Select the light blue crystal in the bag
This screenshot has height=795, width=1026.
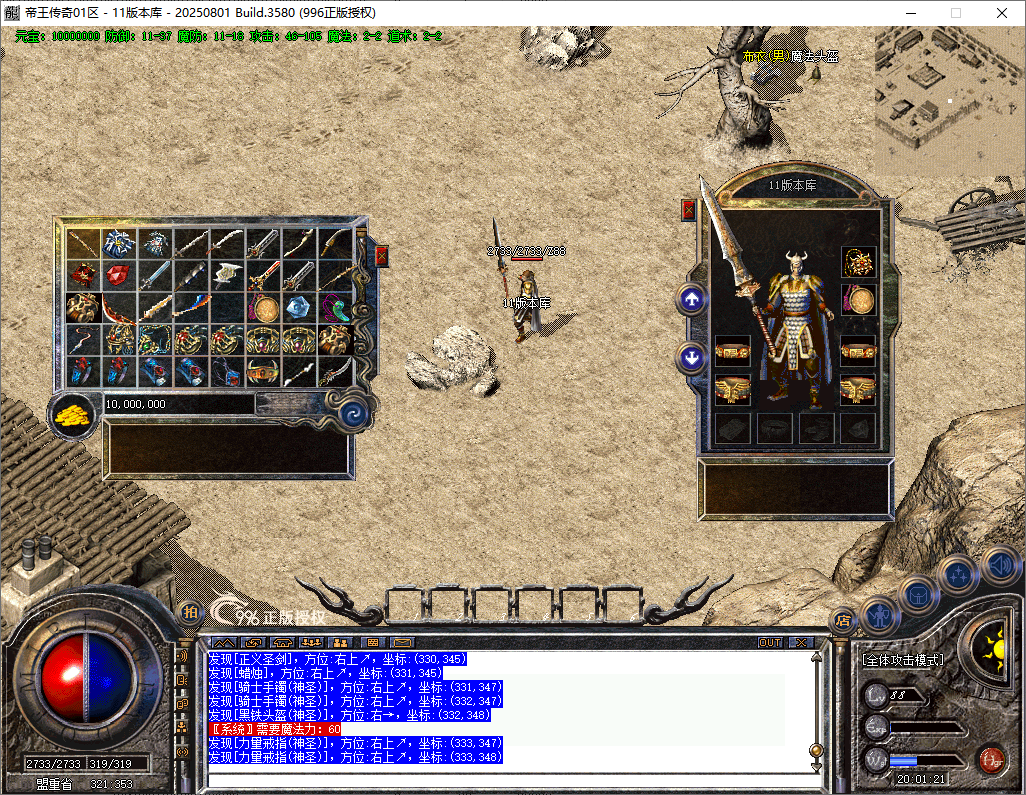(x=298, y=307)
